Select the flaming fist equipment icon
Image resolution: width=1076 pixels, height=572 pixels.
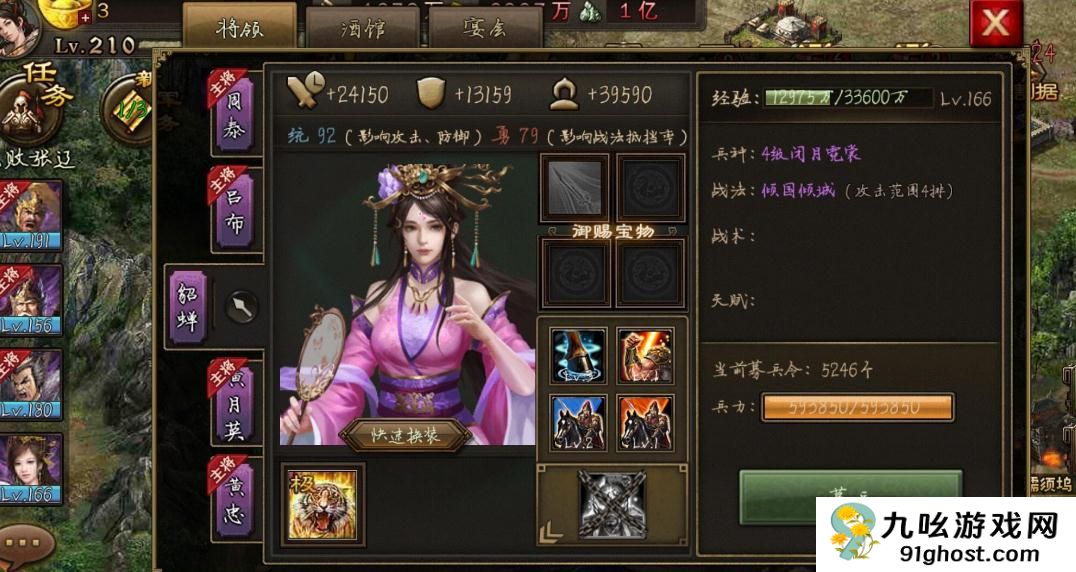click(645, 355)
